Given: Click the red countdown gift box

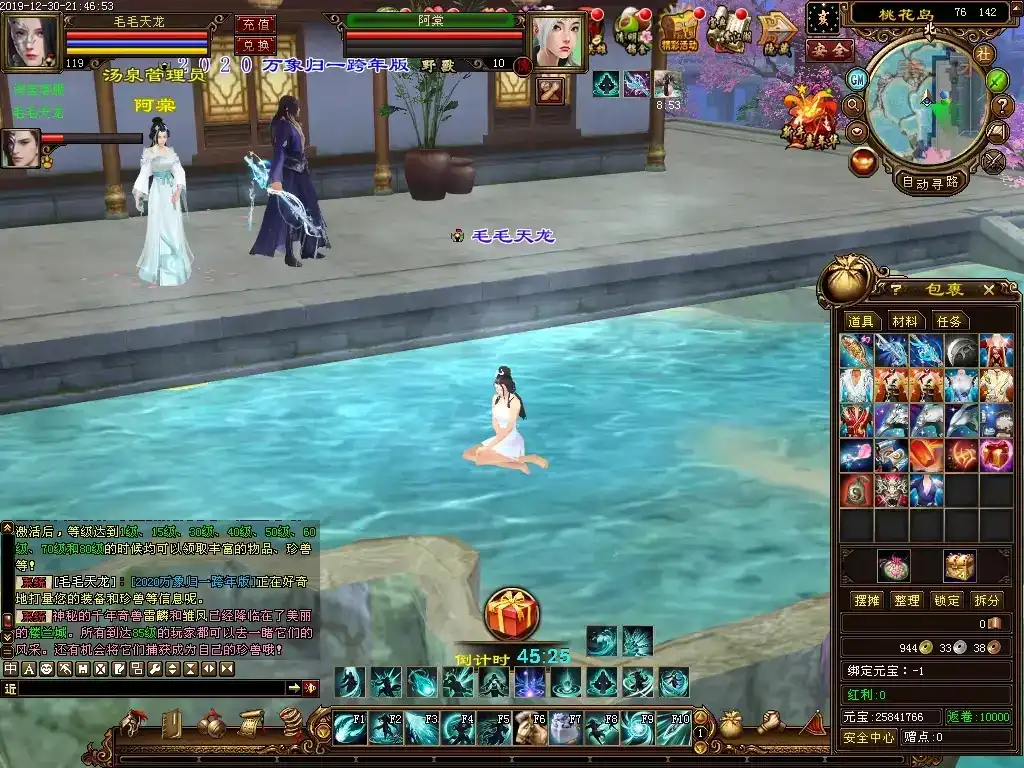Looking at the screenshot, I should (x=512, y=614).
